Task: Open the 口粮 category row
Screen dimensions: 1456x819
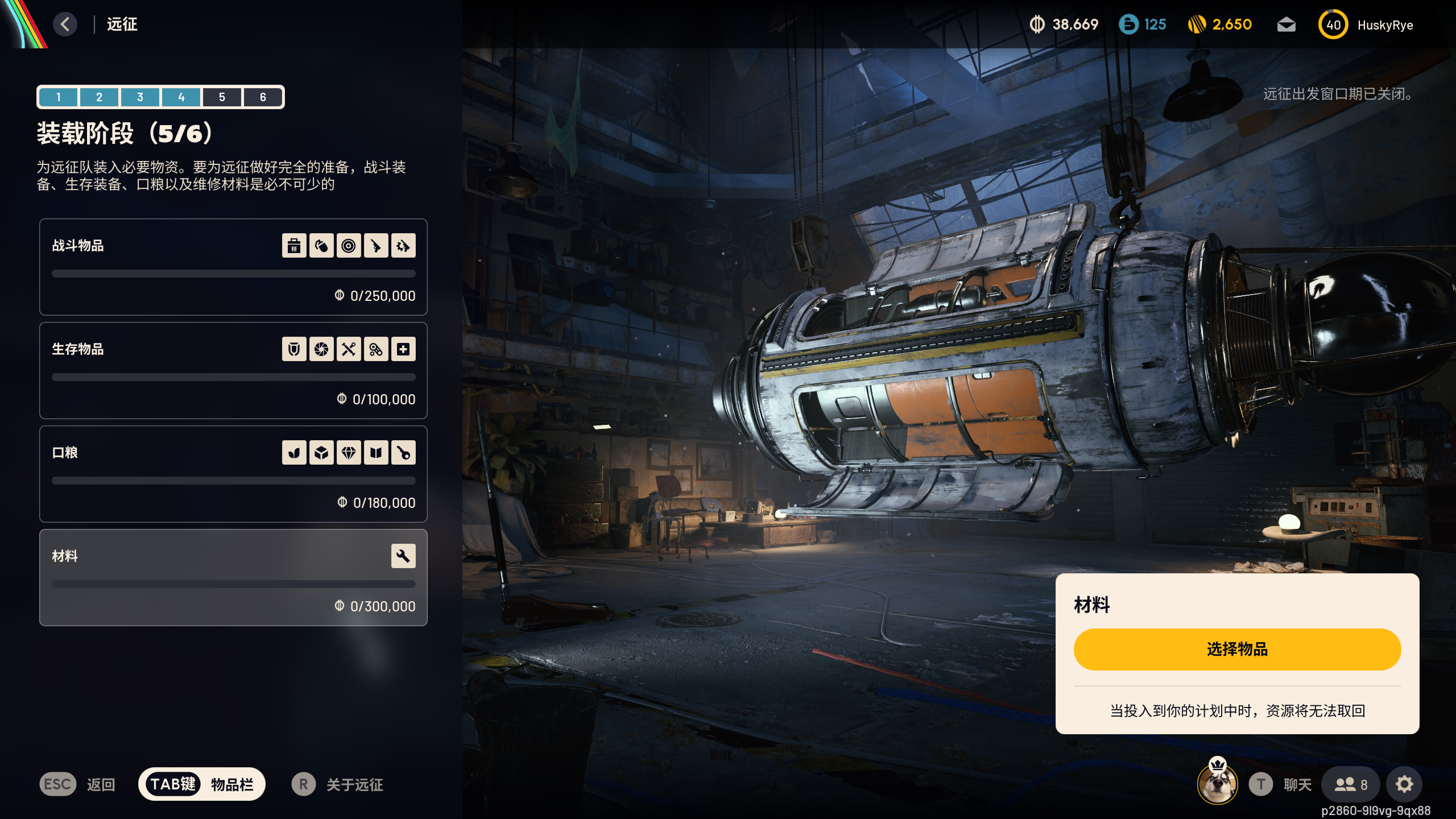Action: [233, 474]
